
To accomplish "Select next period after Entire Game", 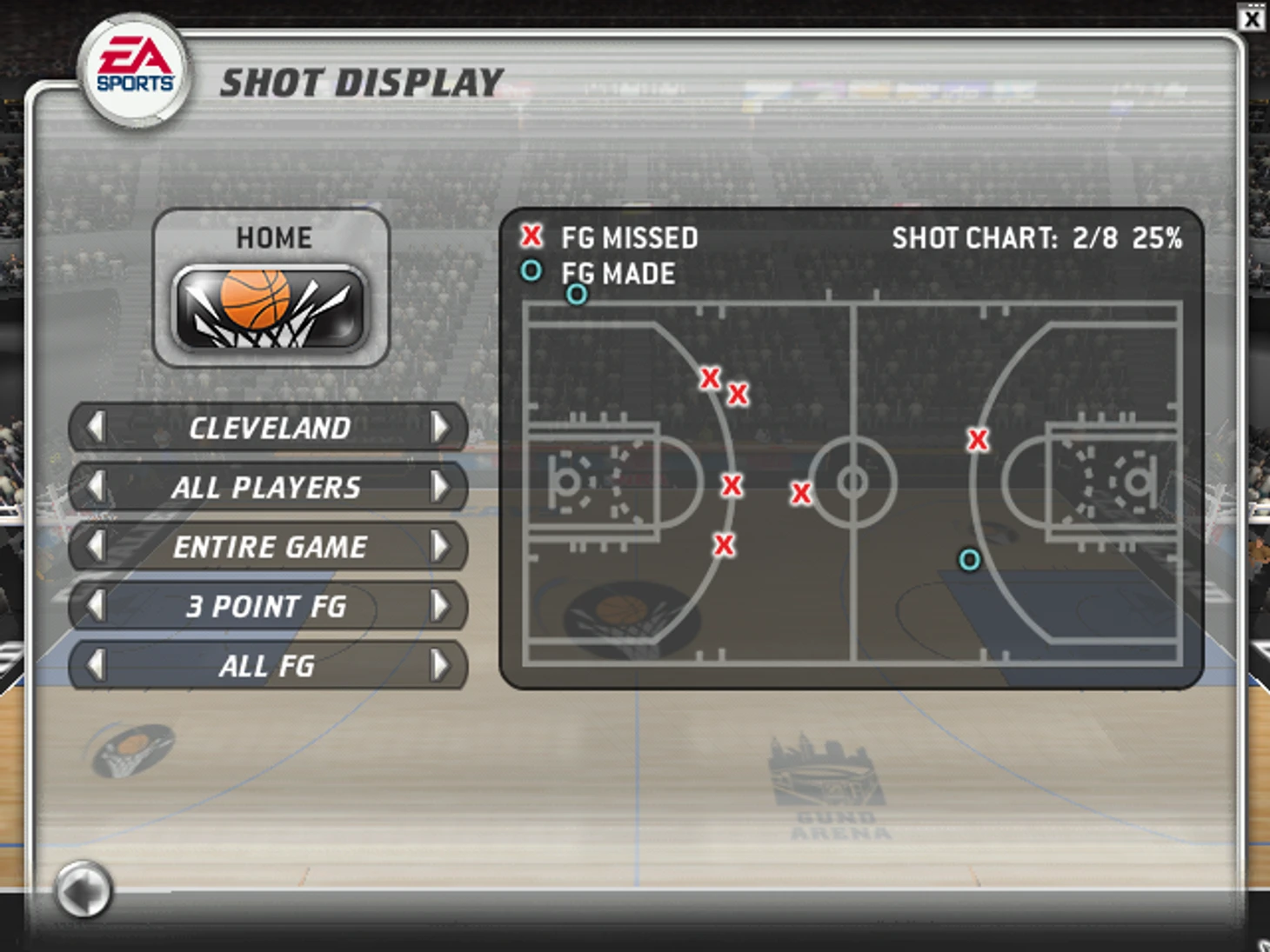I will click(439, 546).
